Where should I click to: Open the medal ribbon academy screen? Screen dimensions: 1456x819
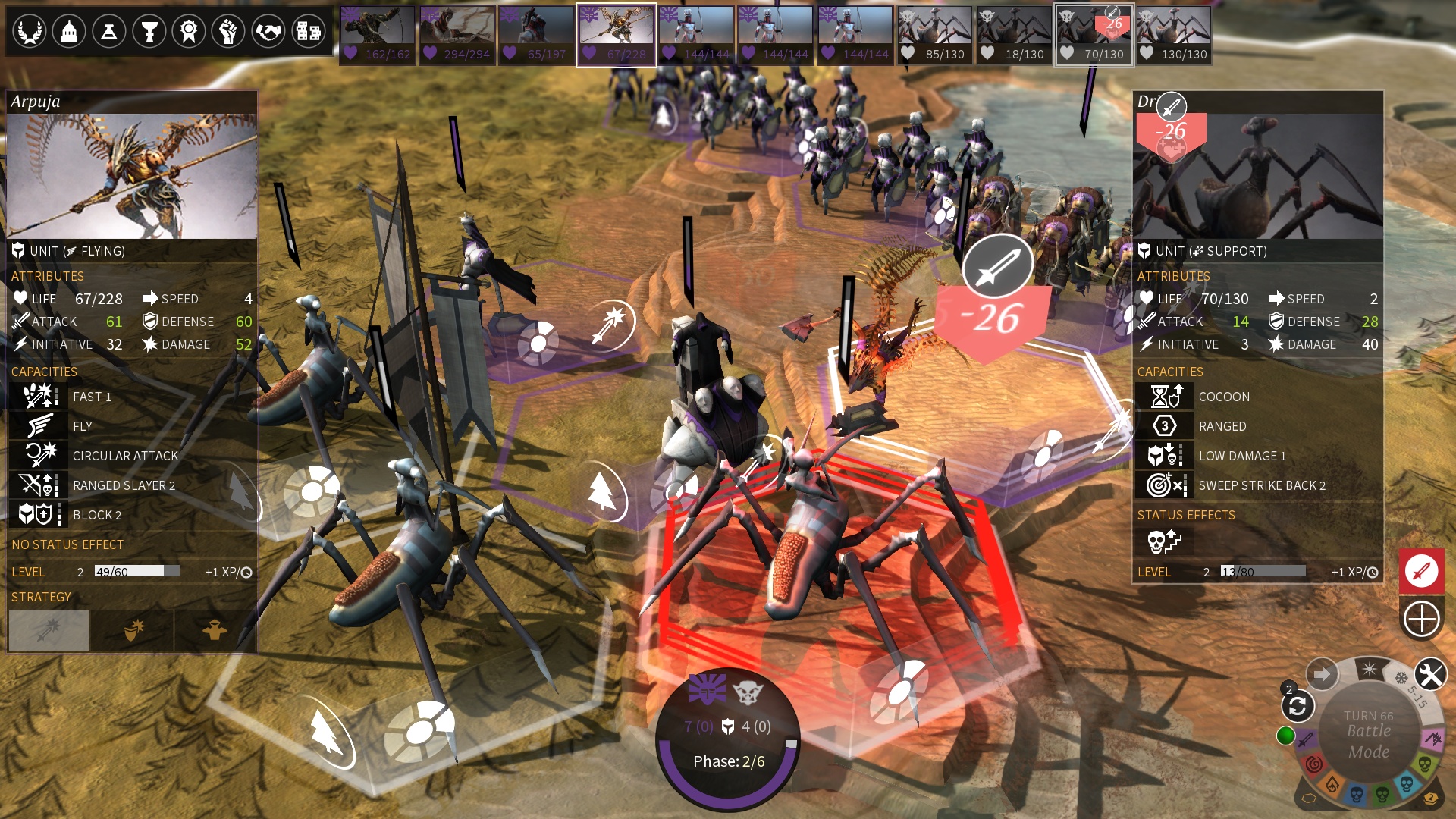click(189, 32)
